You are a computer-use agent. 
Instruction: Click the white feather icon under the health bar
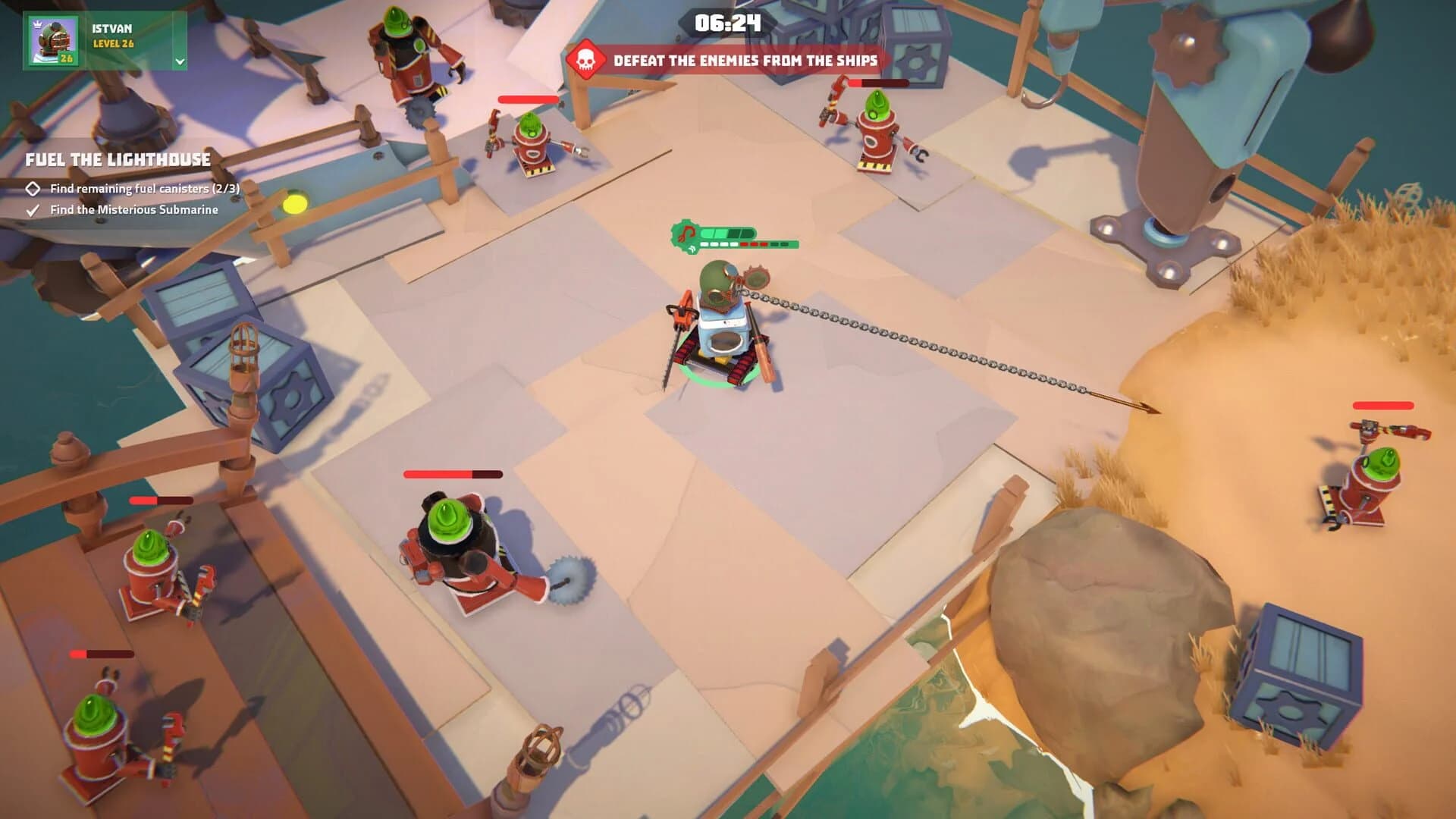coord(692,249)
